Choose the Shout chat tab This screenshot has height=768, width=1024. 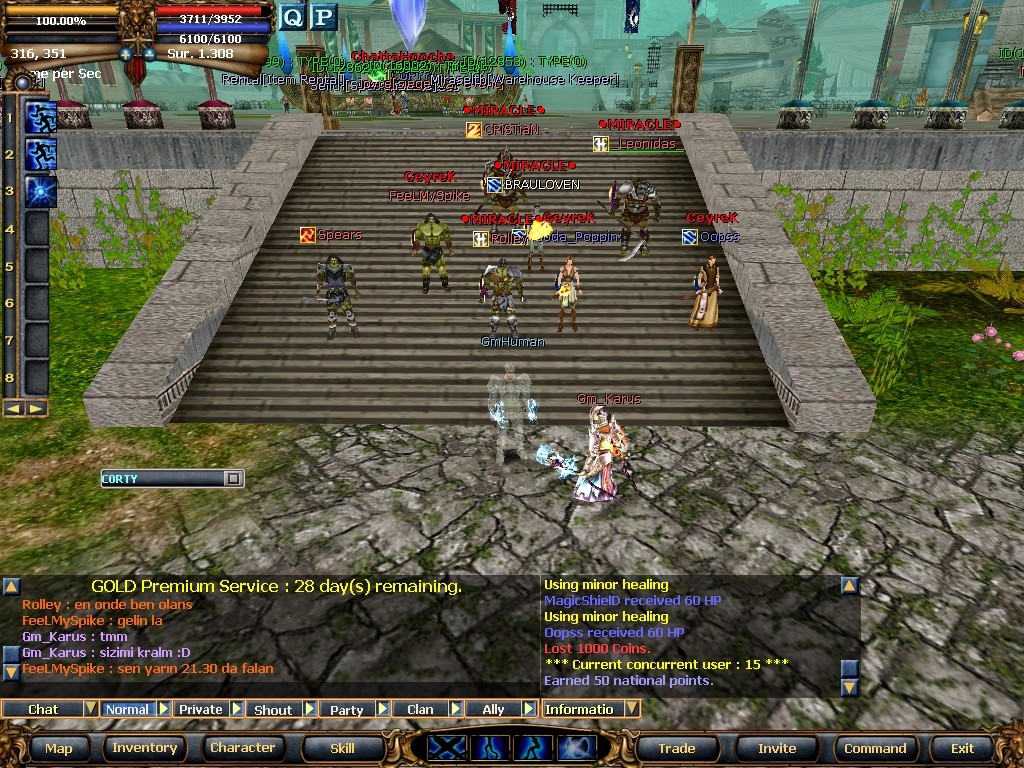point(273,709)
